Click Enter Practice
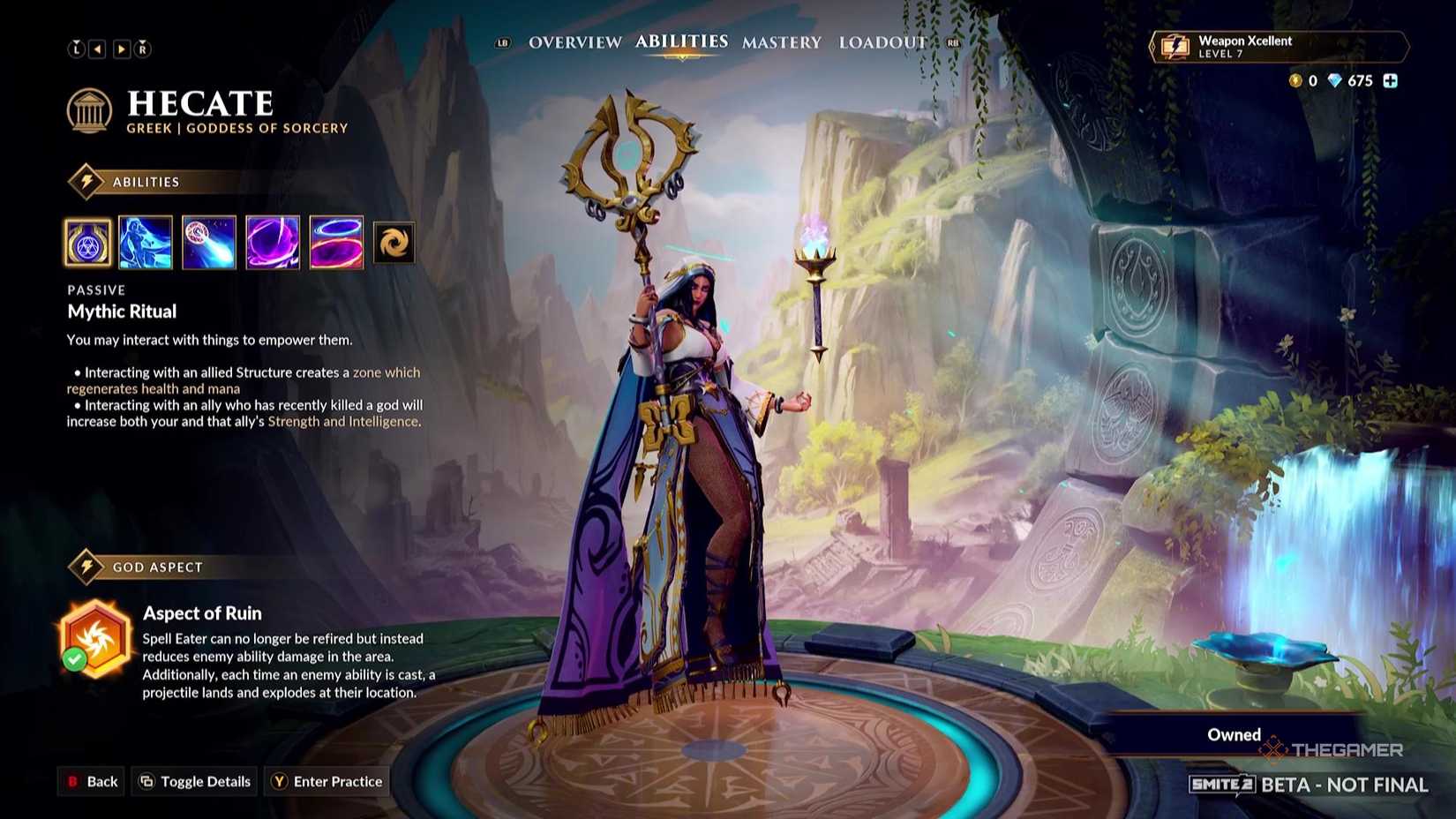 (x=327, y=781)
